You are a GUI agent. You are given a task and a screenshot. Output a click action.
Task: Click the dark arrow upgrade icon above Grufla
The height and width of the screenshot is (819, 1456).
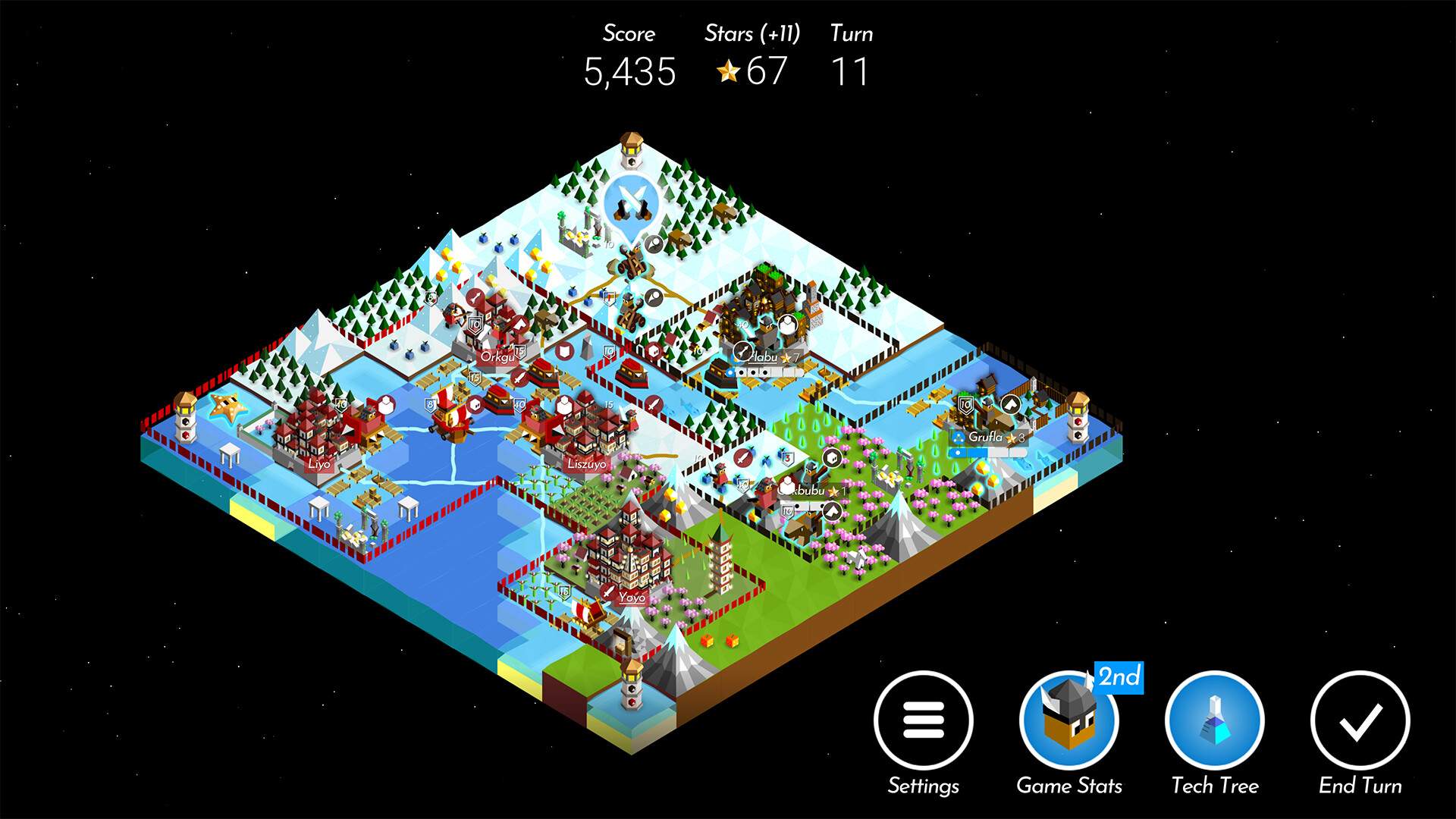pos(1011,403)
